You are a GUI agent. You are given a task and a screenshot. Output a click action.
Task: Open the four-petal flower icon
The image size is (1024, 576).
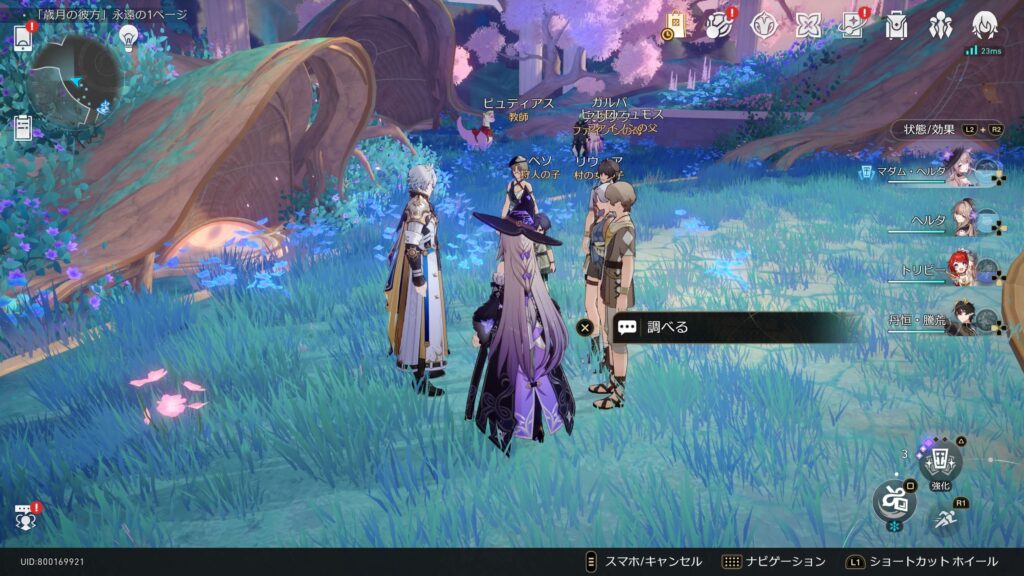808,26
